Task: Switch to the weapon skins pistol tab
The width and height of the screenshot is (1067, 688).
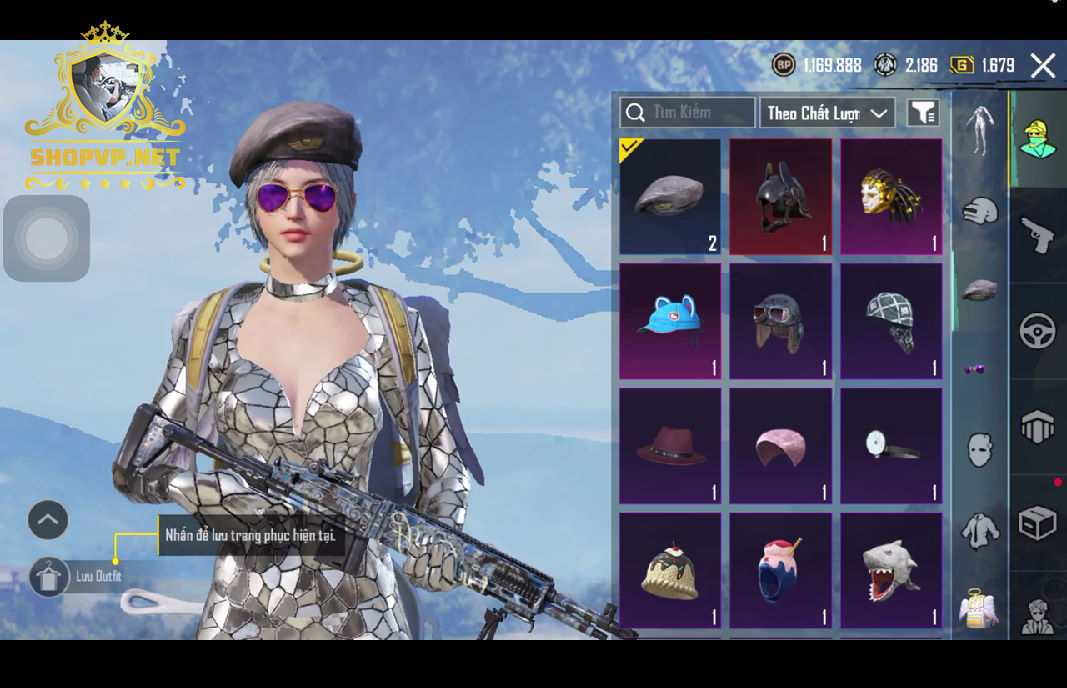Action: pos(1038,235)
